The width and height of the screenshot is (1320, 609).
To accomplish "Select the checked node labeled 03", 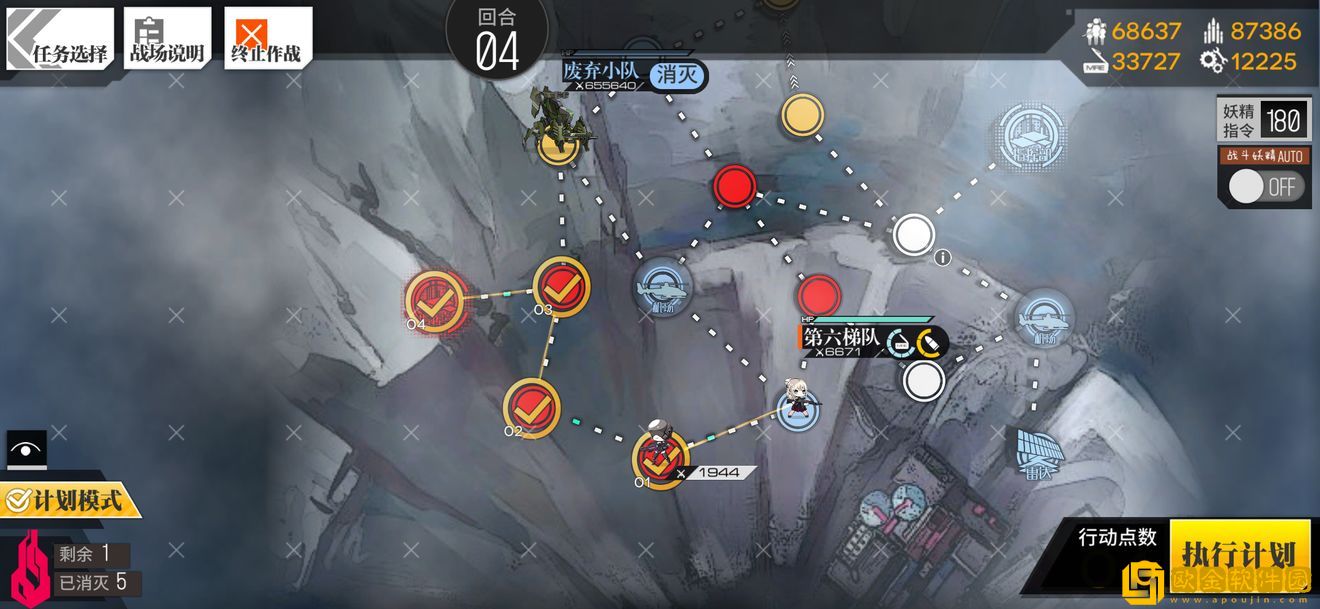I will coord(561,287).
